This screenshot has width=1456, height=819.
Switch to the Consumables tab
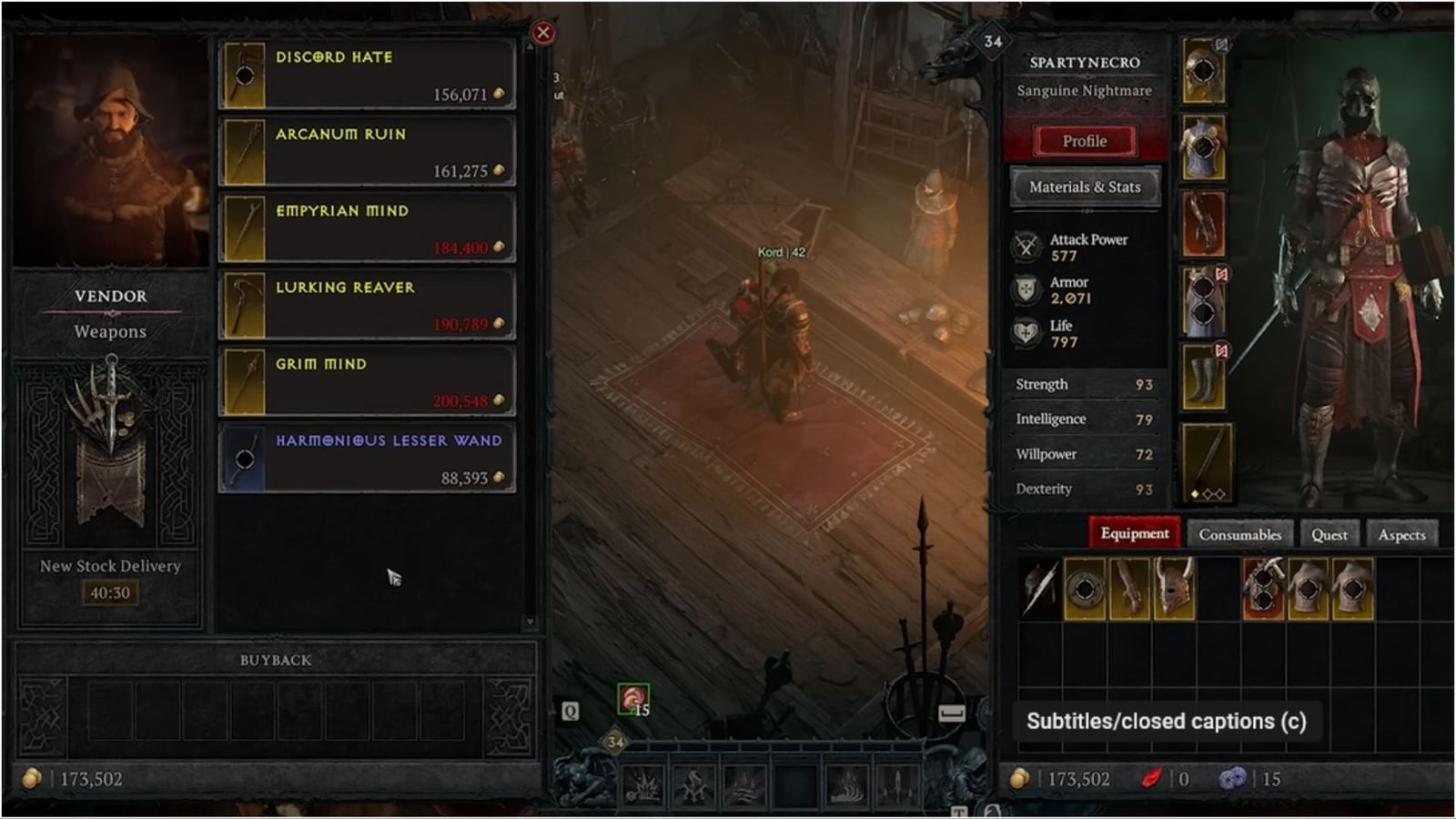1239,534
